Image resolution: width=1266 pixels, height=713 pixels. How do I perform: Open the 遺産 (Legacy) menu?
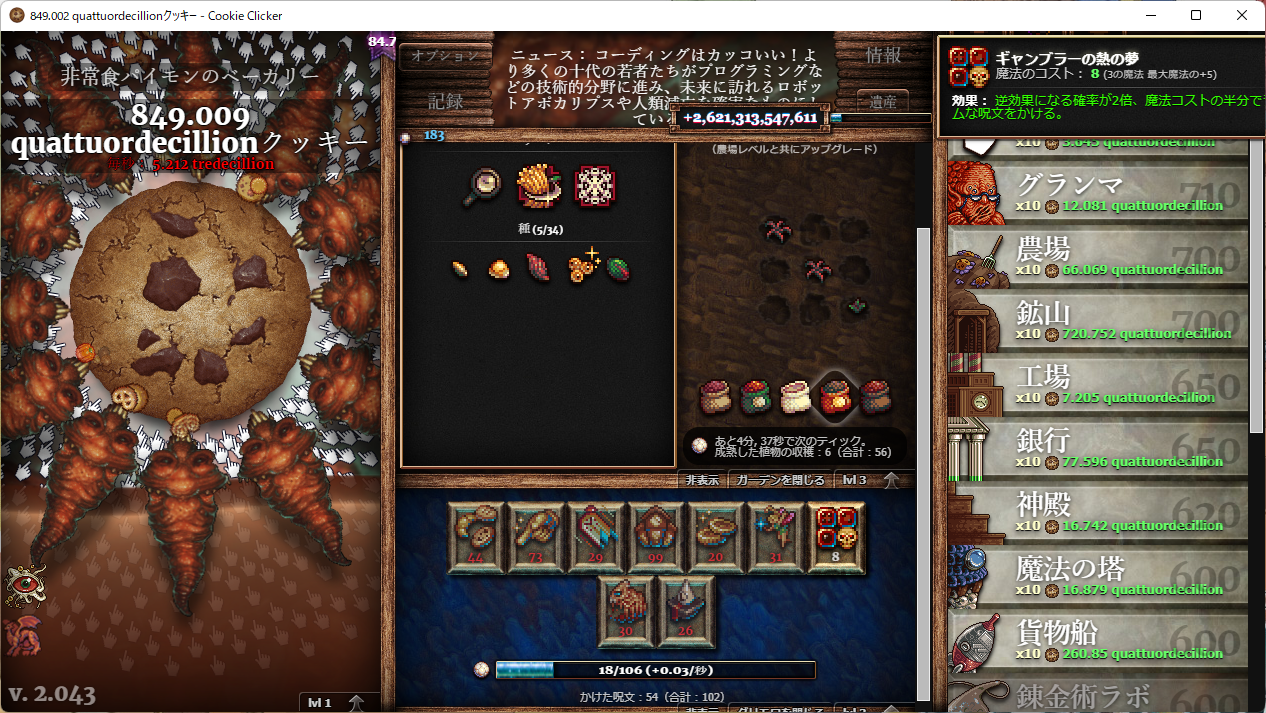click(x=882, y=101)
